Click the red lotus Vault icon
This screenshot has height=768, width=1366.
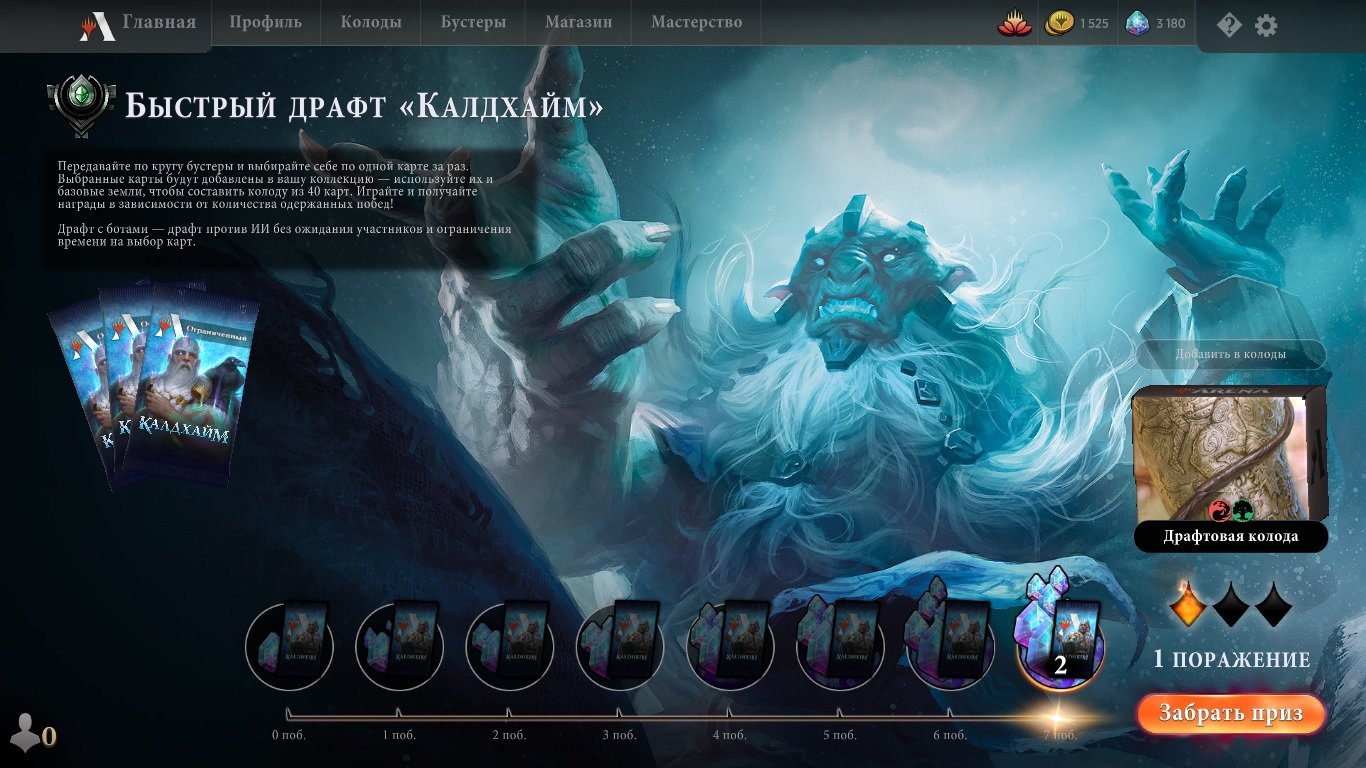1013,22
